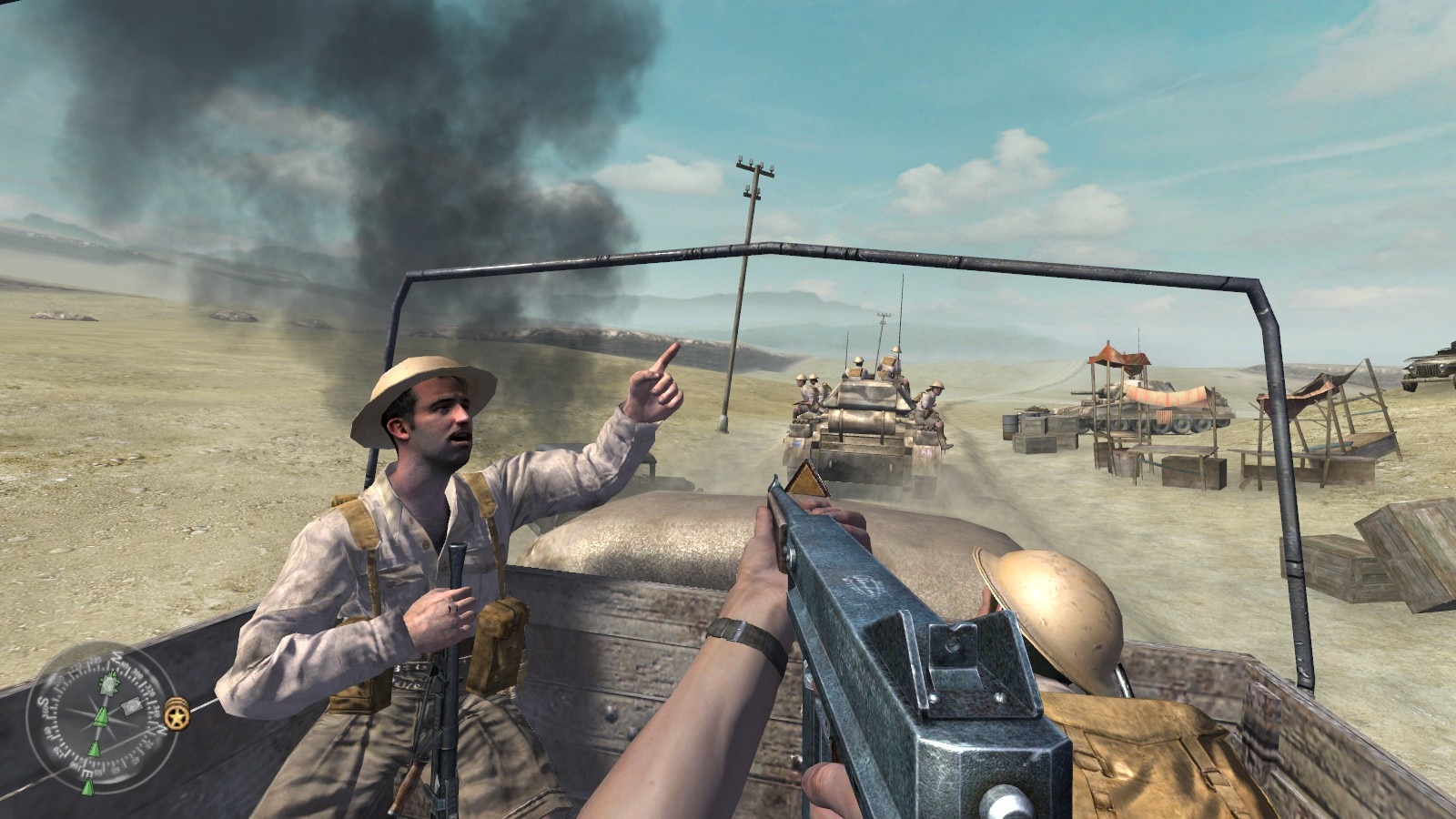The image size is (1456, 819).
Task: Select the green objective marker on the compass
Action: coord(101,716)
